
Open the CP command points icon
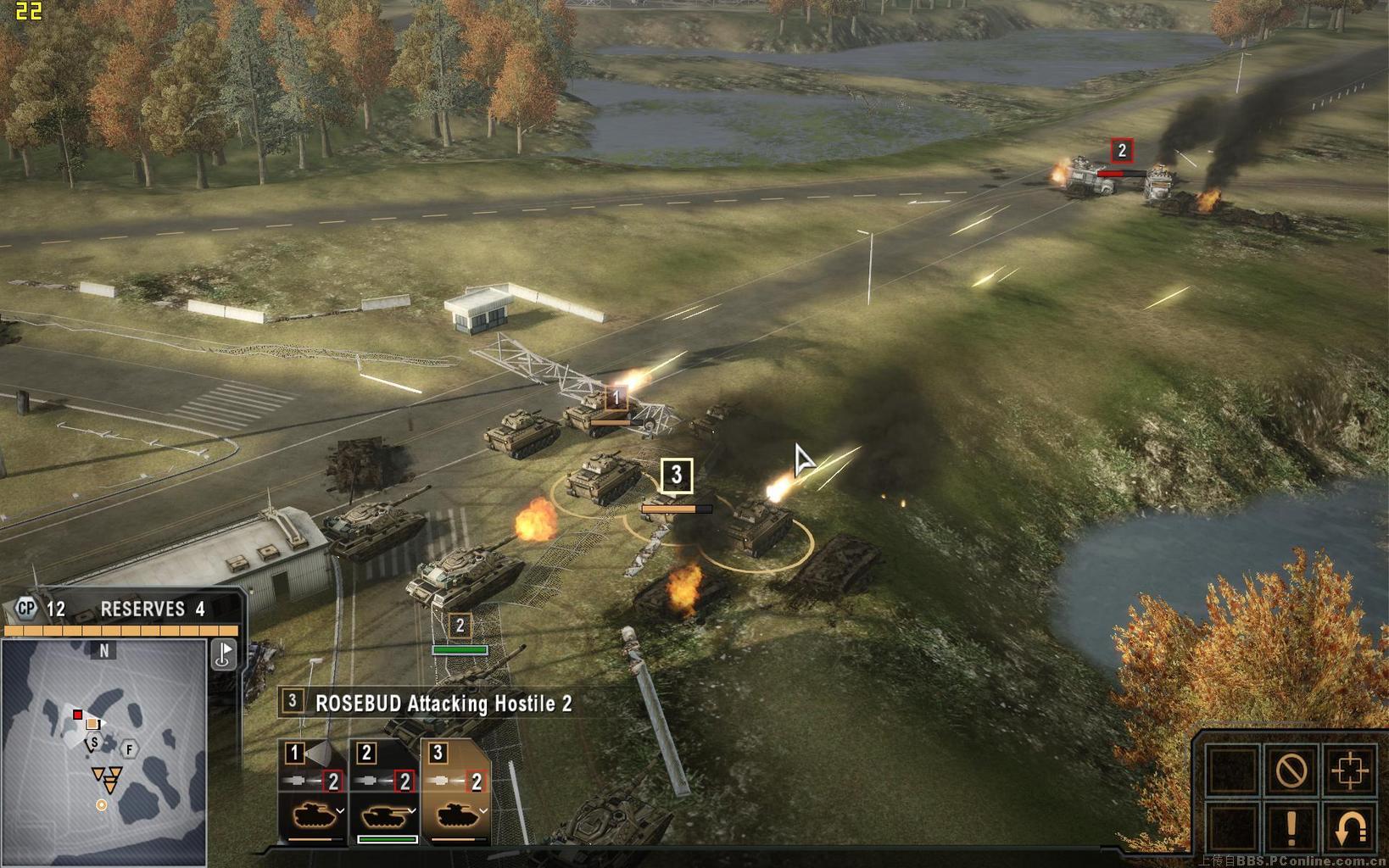pyautogui.click(x=27, y=608)
